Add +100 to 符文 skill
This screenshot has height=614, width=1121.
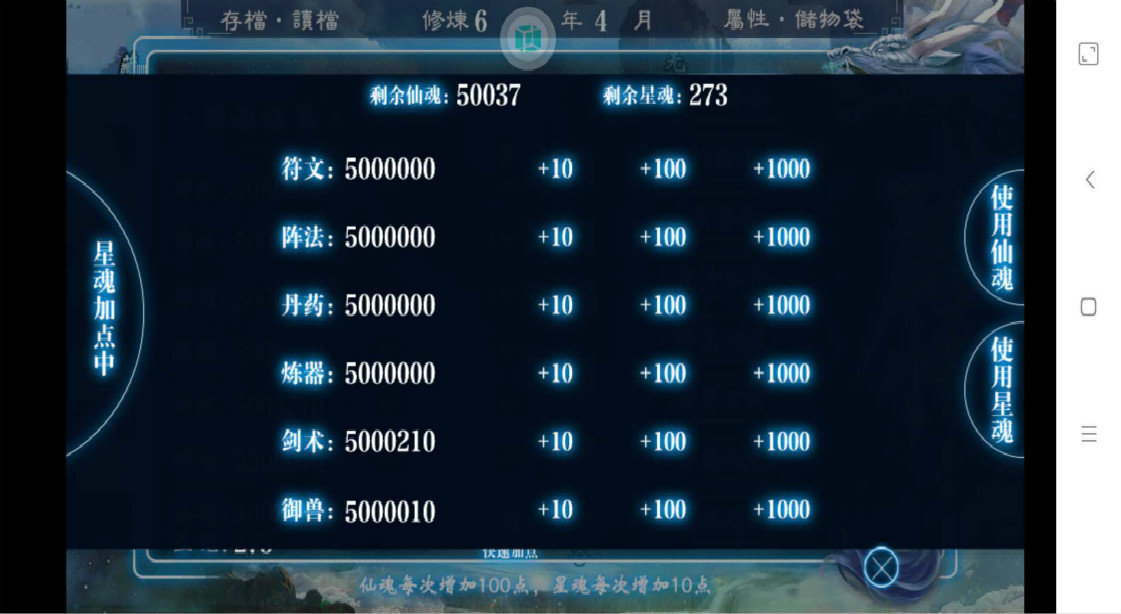tap(662, 169)
